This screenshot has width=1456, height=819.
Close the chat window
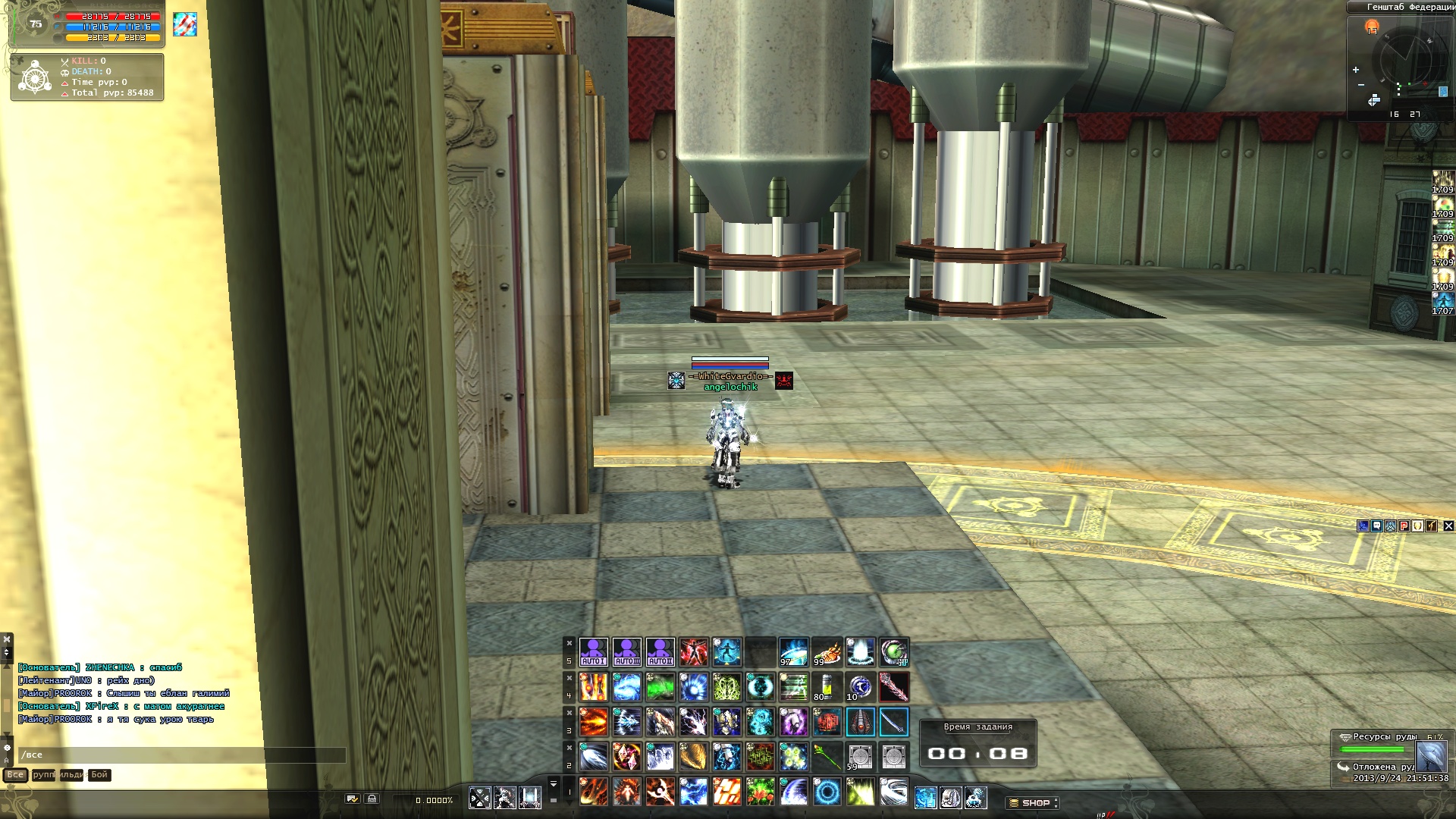(x=7, y=639)
